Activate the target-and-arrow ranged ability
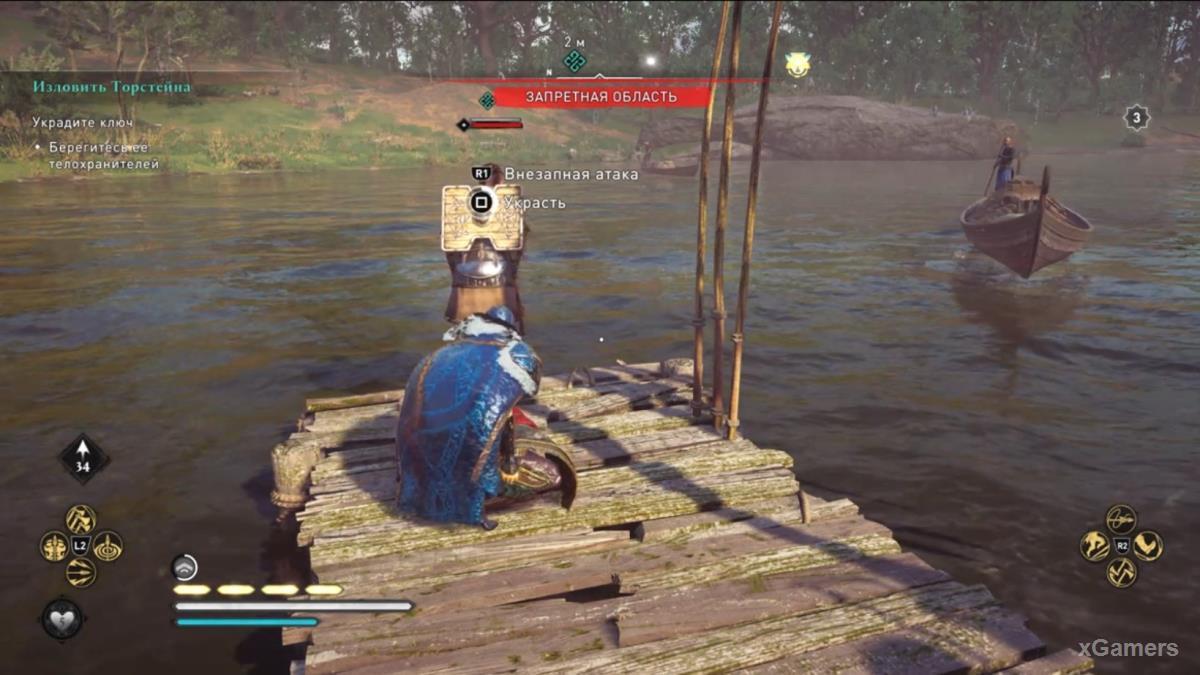The image size is (1200, 675). point(108,546)
